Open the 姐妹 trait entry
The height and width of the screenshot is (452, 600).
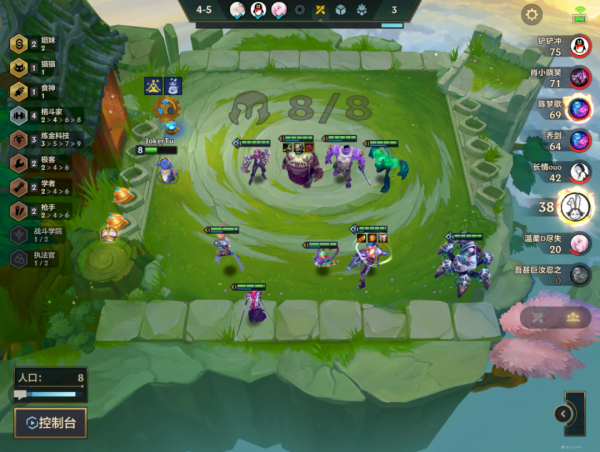40,43
